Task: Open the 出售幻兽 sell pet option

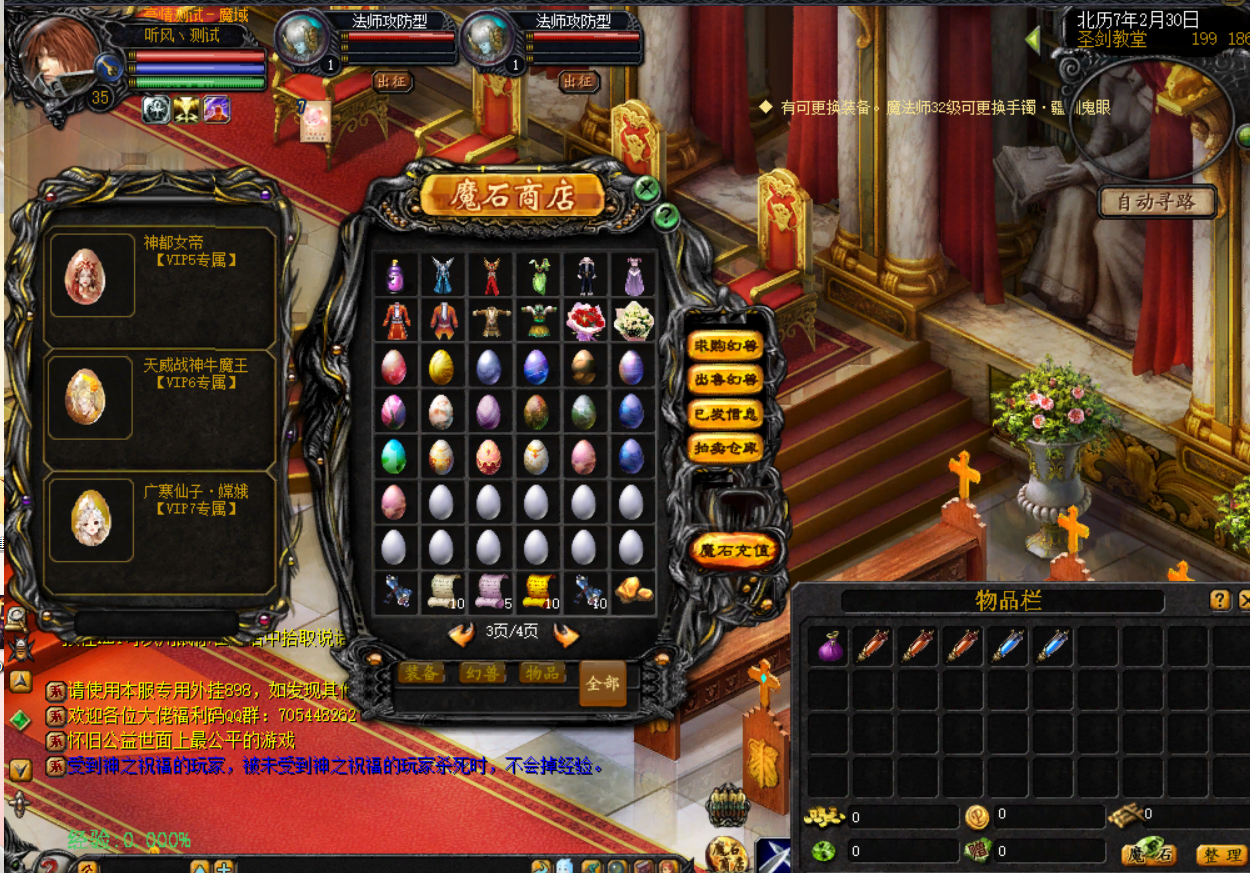Action: tap(725, 380)
